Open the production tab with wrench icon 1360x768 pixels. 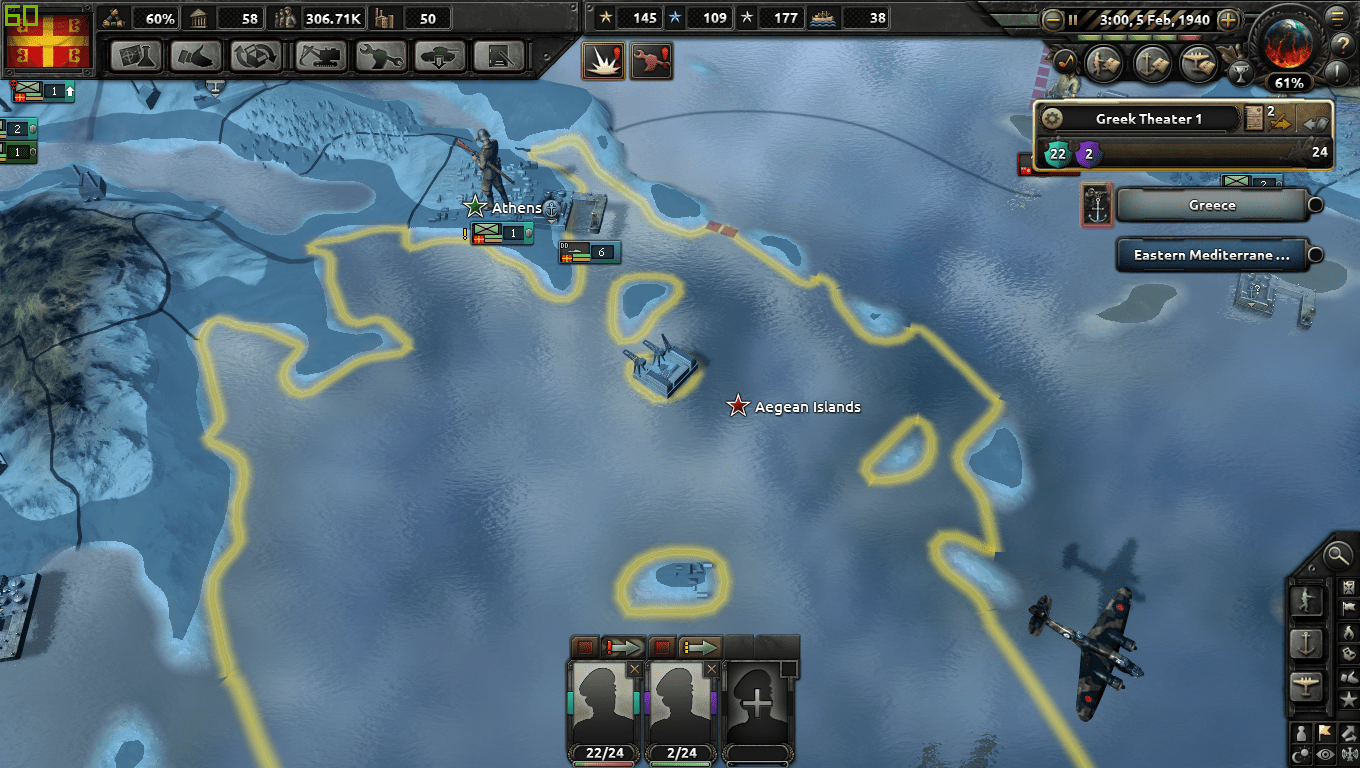[380, 55]
